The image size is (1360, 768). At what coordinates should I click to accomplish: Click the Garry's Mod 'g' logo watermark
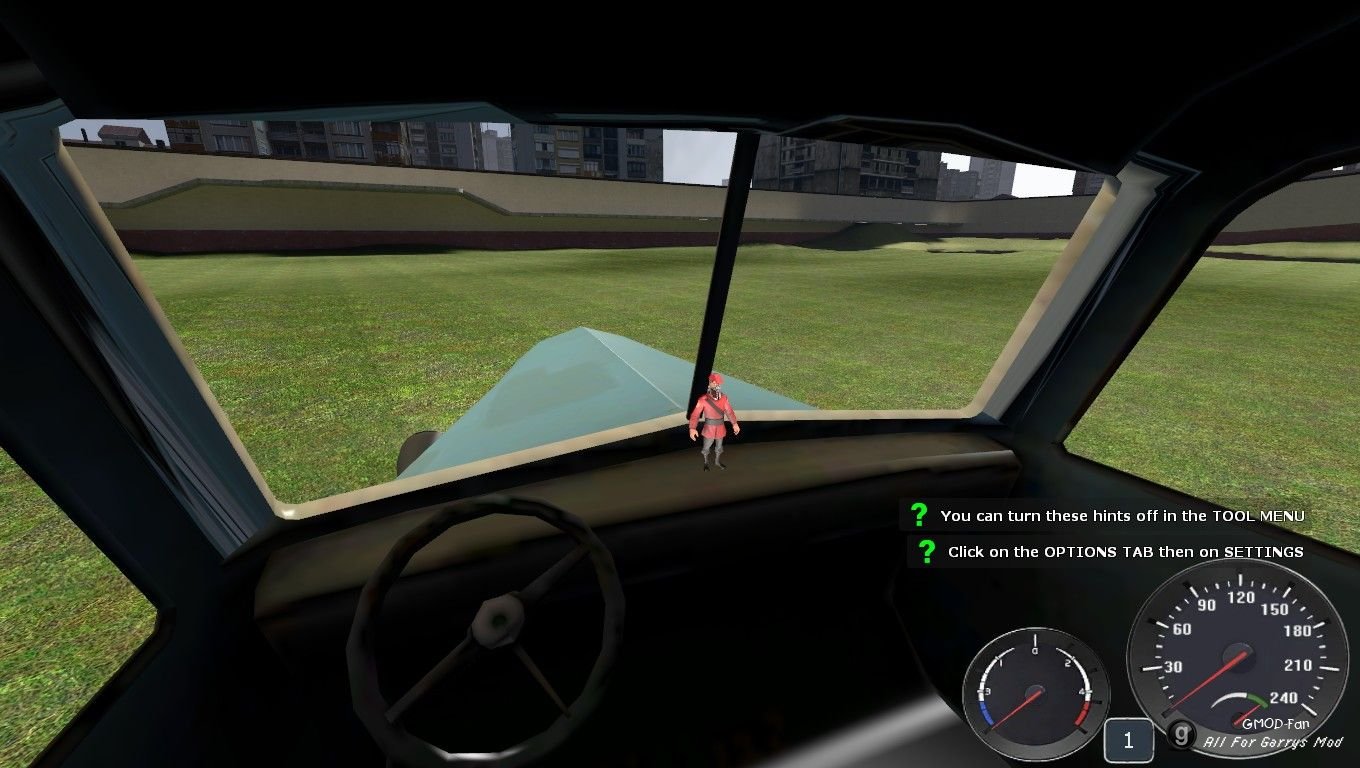coord(1182,735)
